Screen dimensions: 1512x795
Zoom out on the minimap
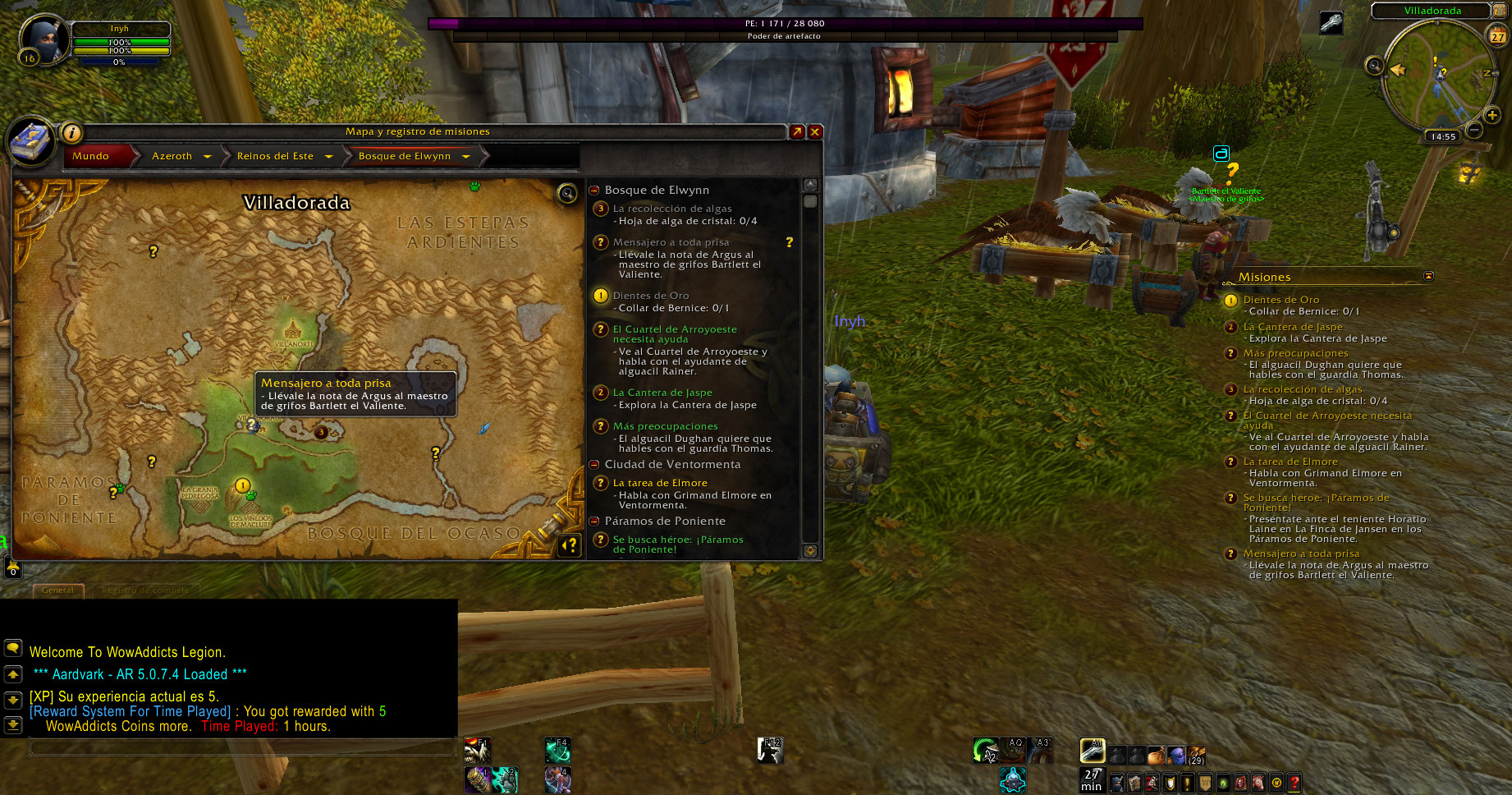[x=1474, y=130]
